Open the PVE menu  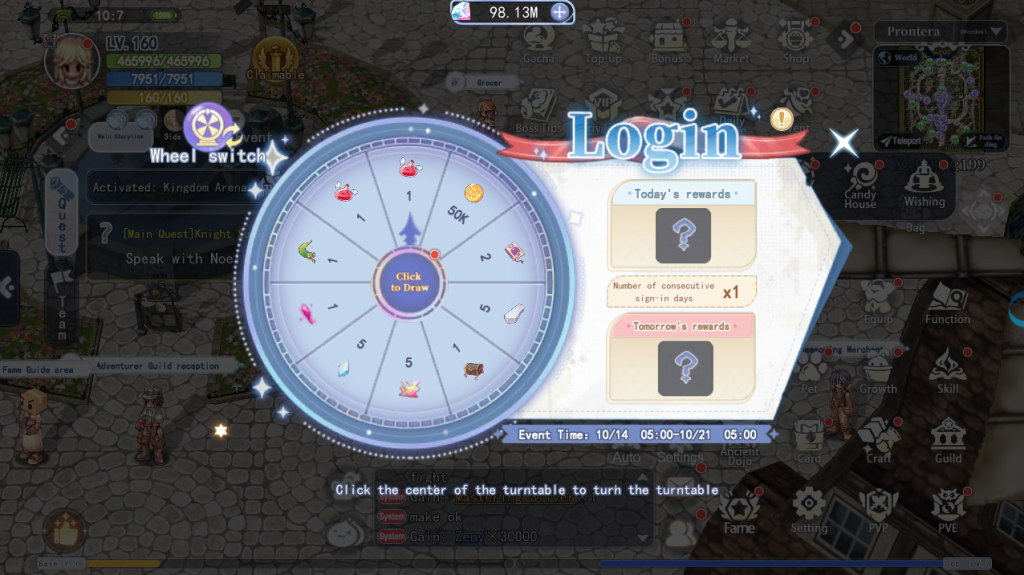pos(948,508)
